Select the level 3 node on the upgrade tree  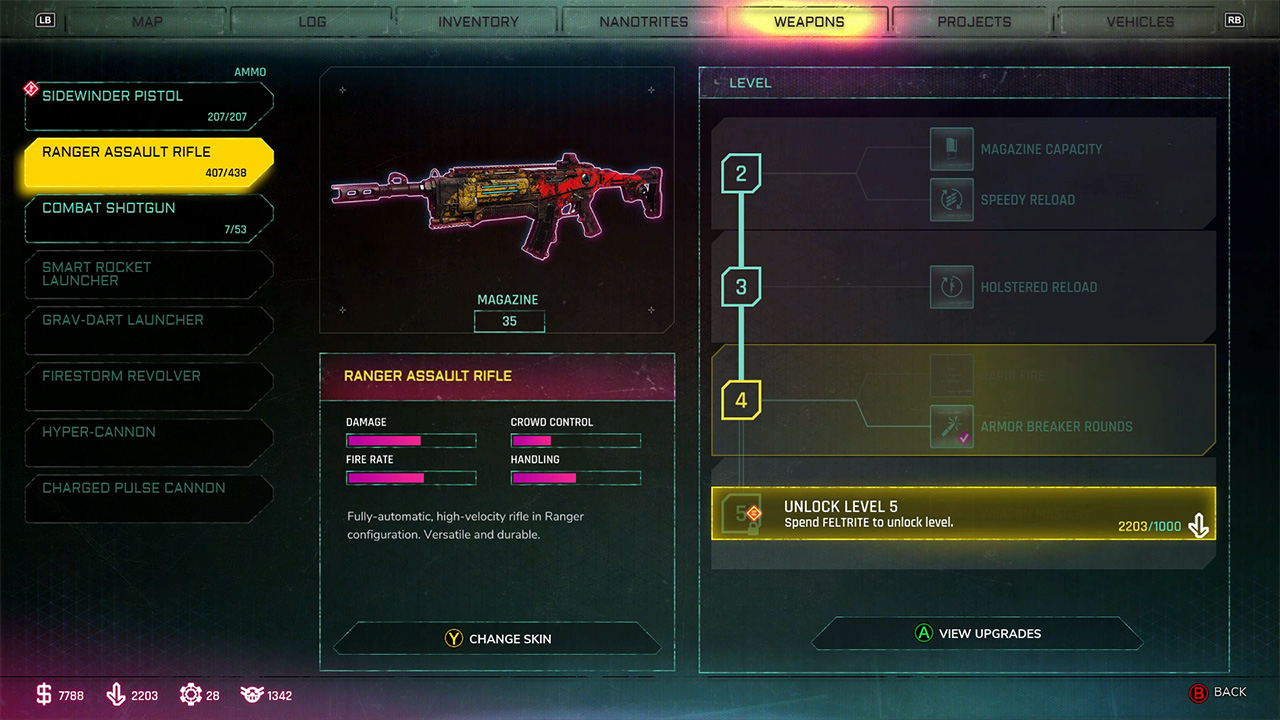click(741, 287)
